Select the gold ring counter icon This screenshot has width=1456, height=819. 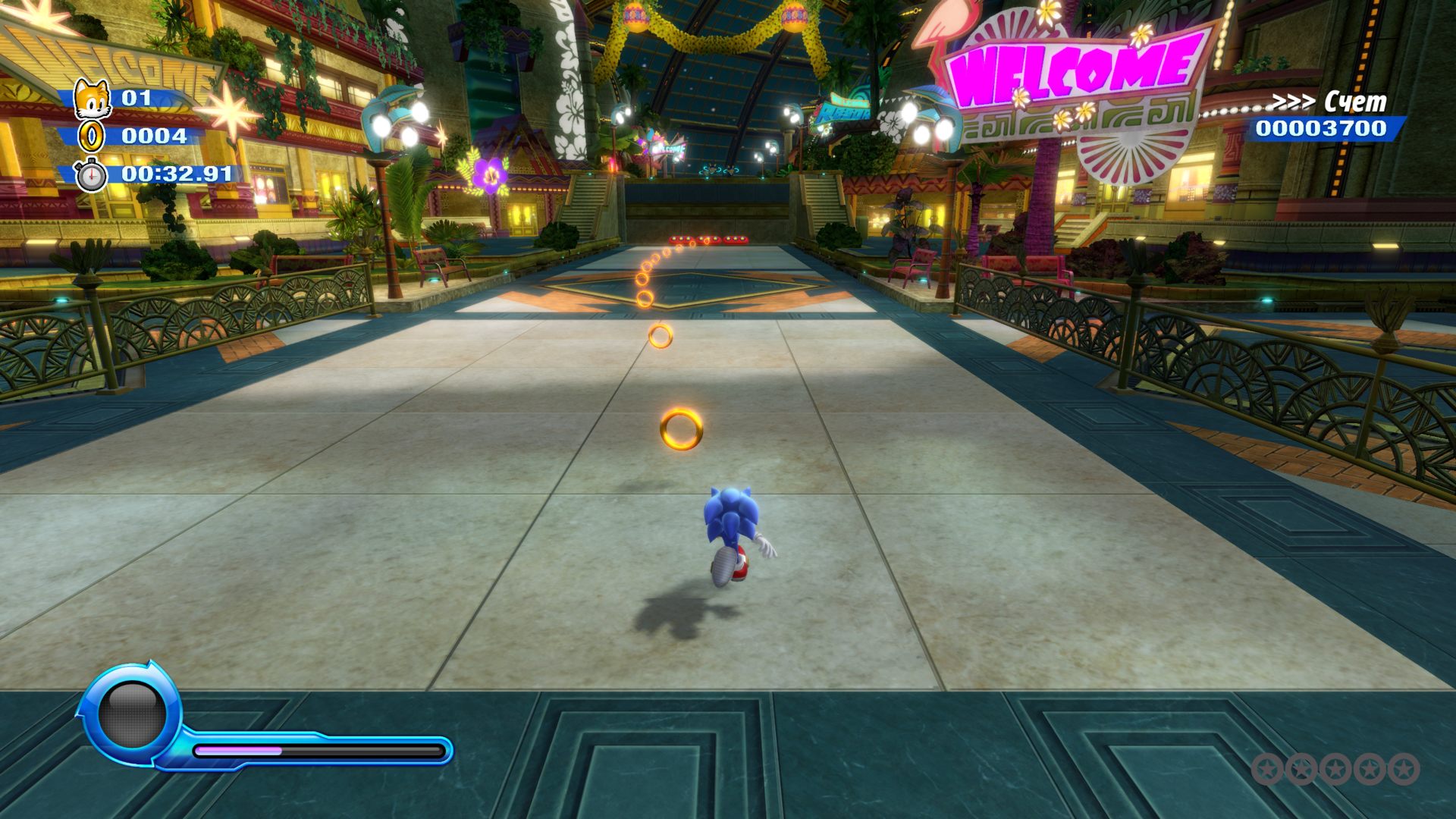pyautogui.click(x=92, y=136)
